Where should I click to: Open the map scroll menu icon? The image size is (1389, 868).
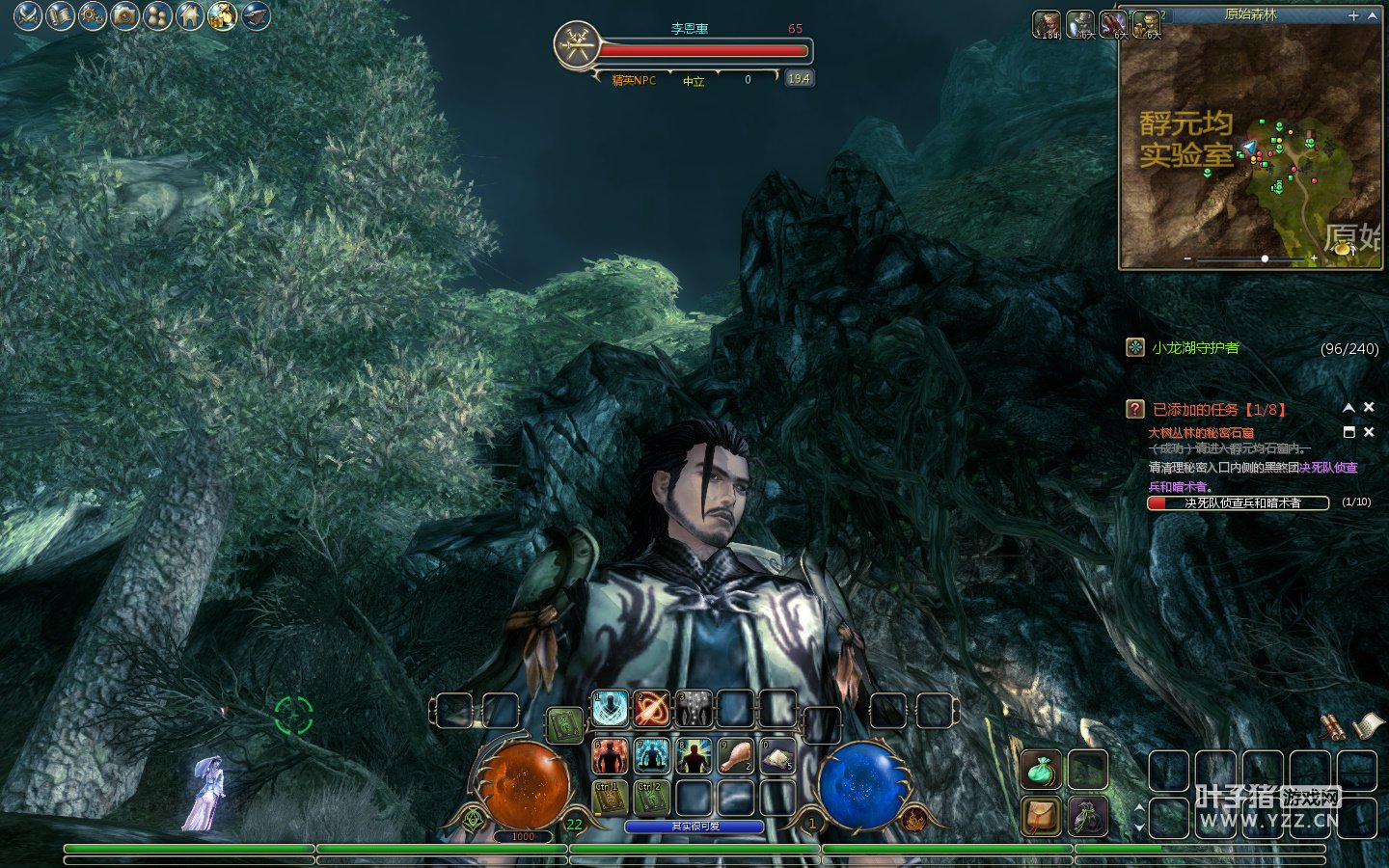[61, 15]
